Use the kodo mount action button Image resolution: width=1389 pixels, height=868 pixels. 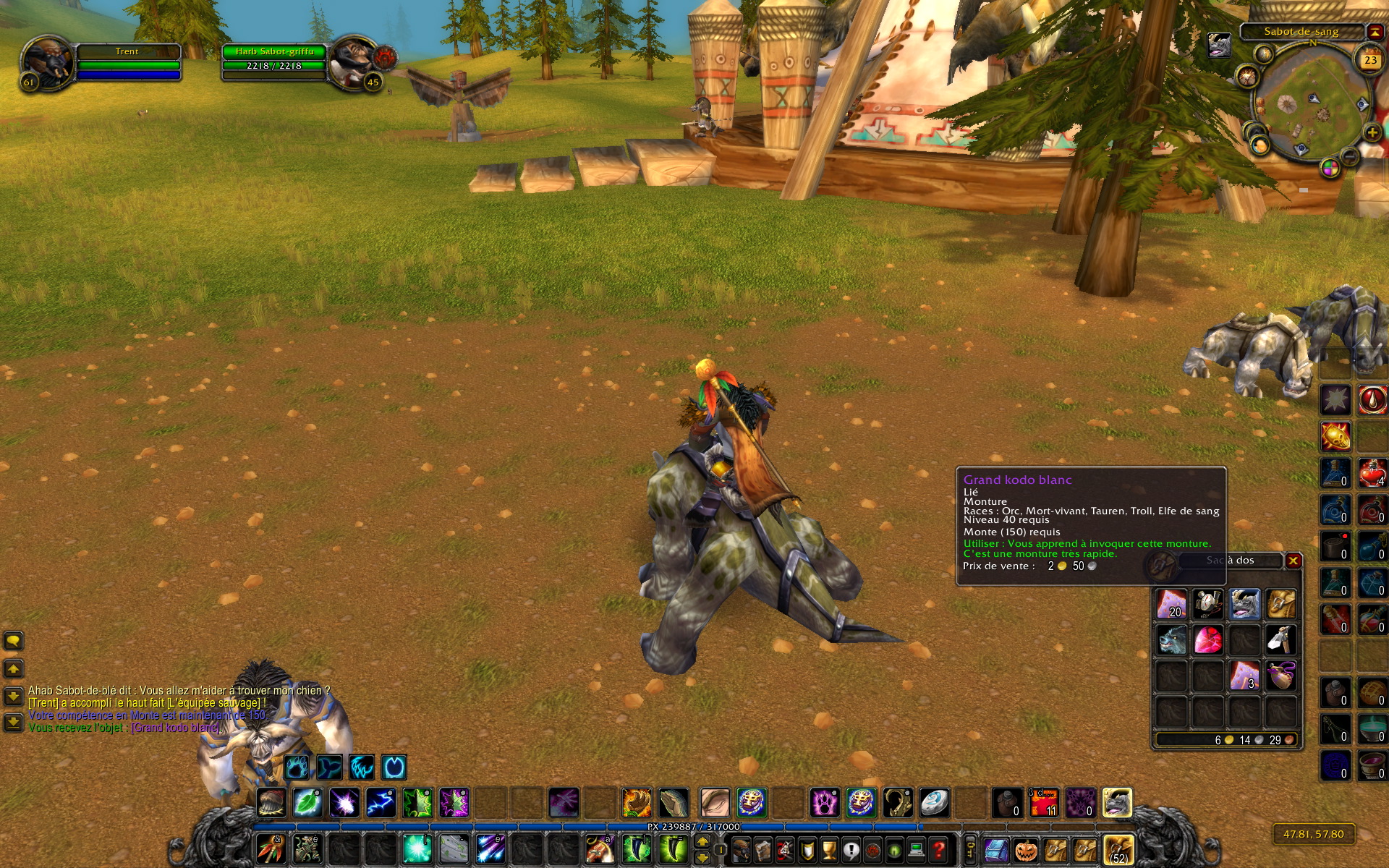[x=1117, y=803]
